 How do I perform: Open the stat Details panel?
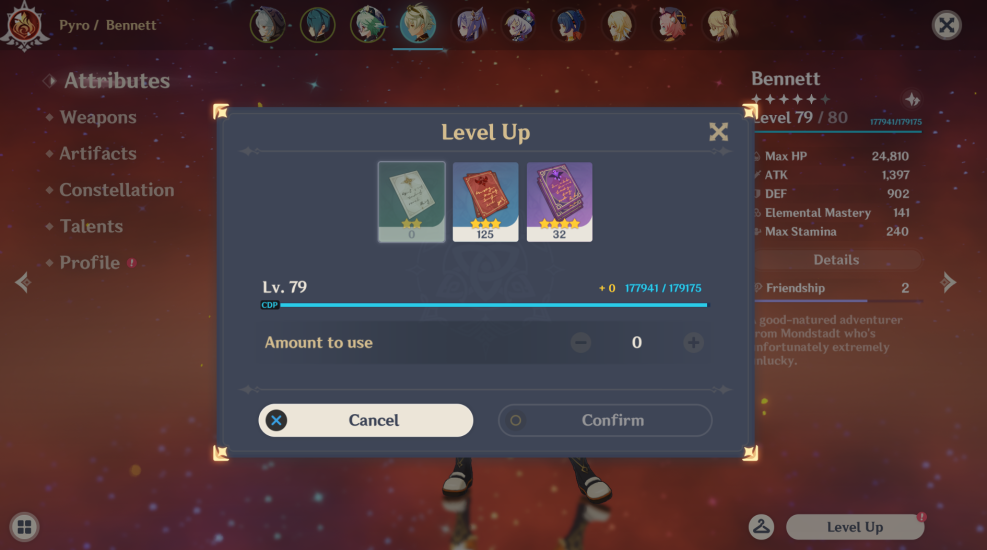(836, 260)
